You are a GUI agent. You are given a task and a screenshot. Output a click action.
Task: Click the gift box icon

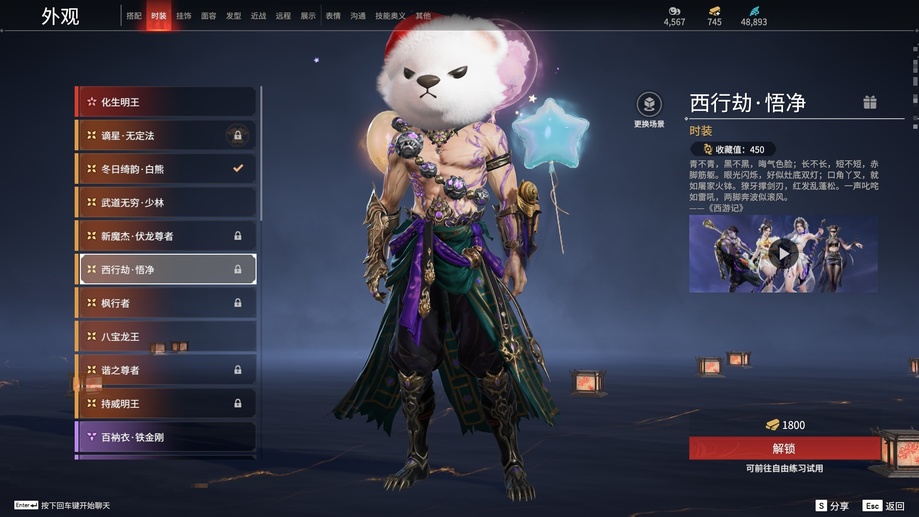click(870, 102)
